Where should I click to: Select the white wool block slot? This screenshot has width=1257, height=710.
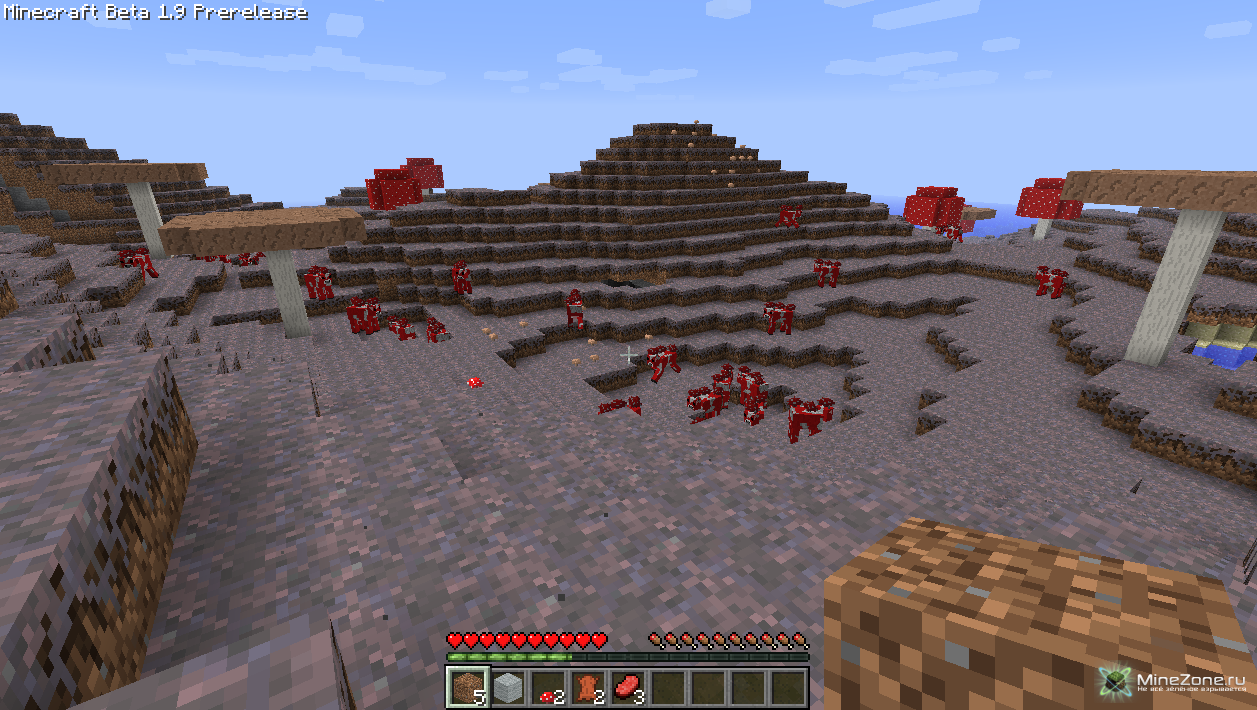coord(507,688)
